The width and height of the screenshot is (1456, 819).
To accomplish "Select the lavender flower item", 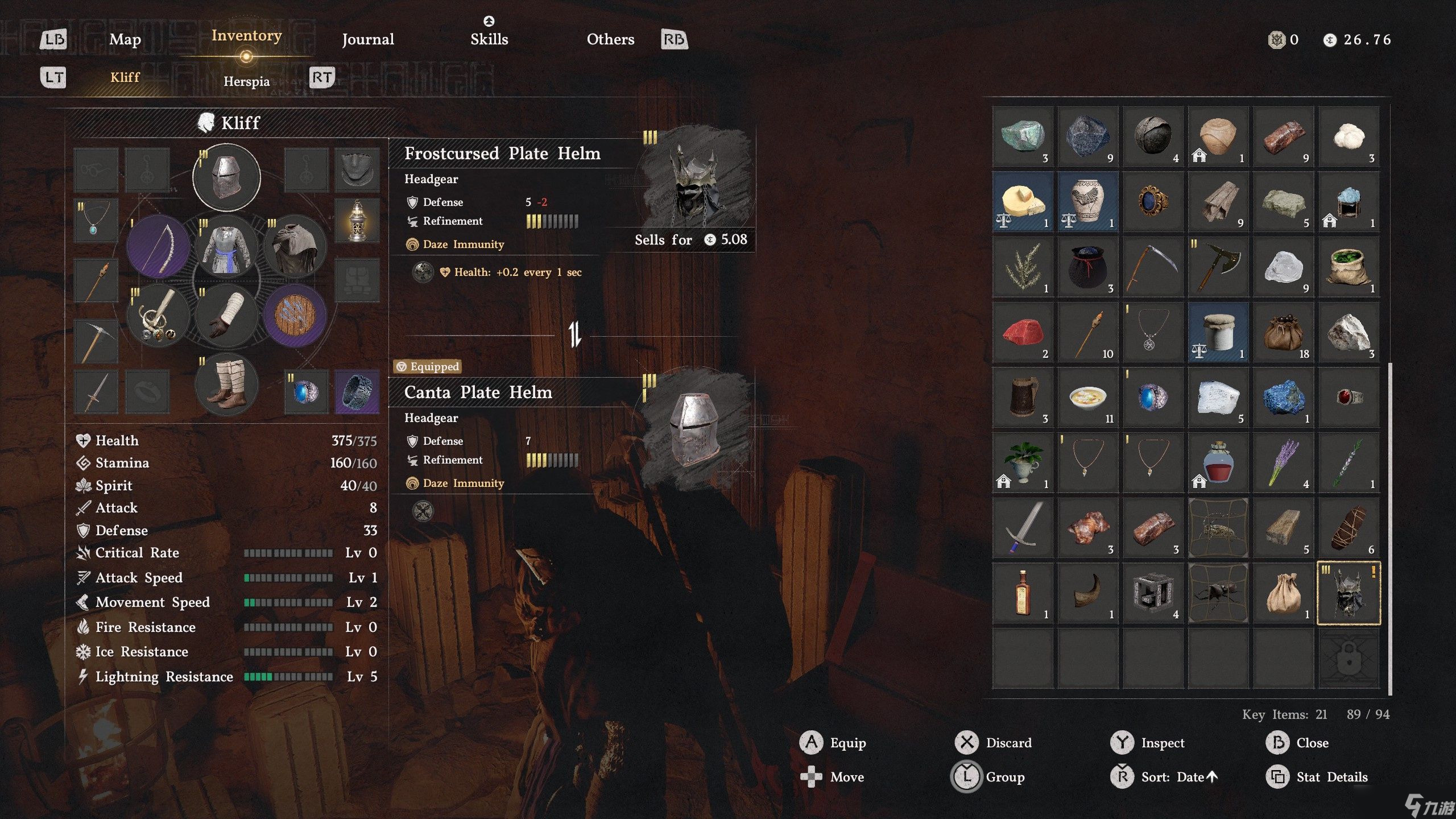I will 1283,462.
